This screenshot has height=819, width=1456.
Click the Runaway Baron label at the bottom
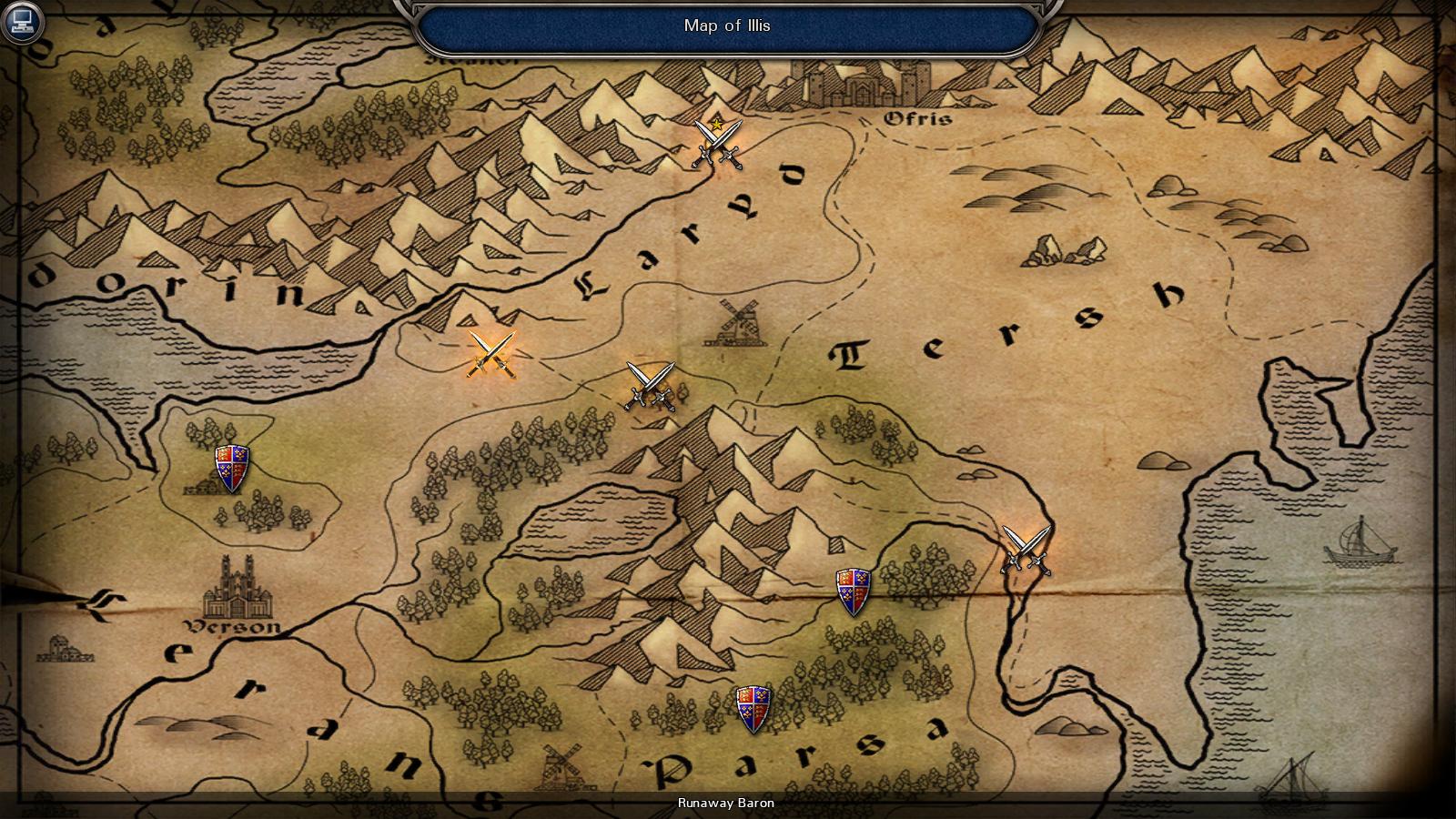click(725, 804)
